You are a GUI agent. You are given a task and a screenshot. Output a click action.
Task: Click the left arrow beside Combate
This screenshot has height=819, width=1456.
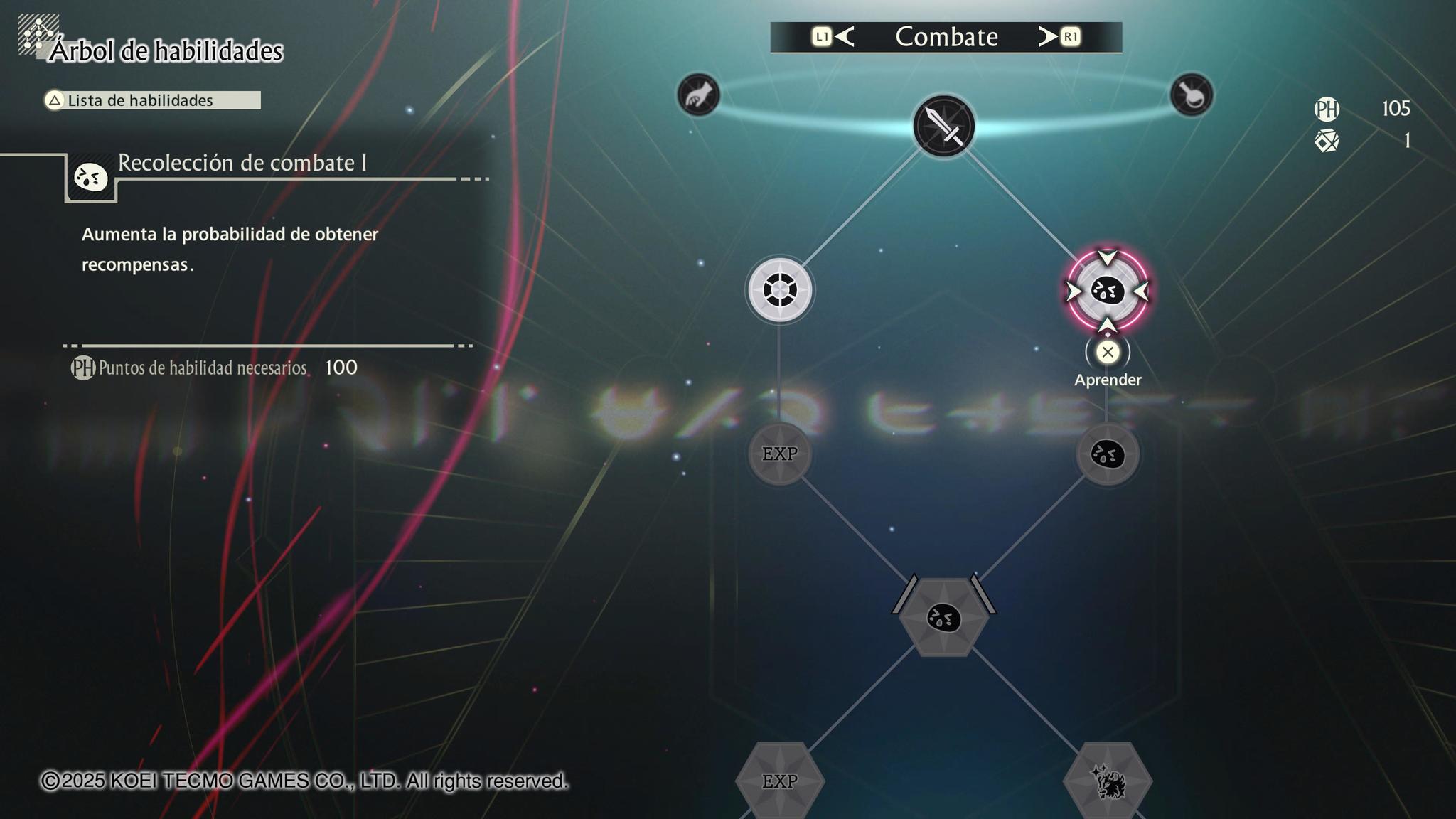point(844,36)
